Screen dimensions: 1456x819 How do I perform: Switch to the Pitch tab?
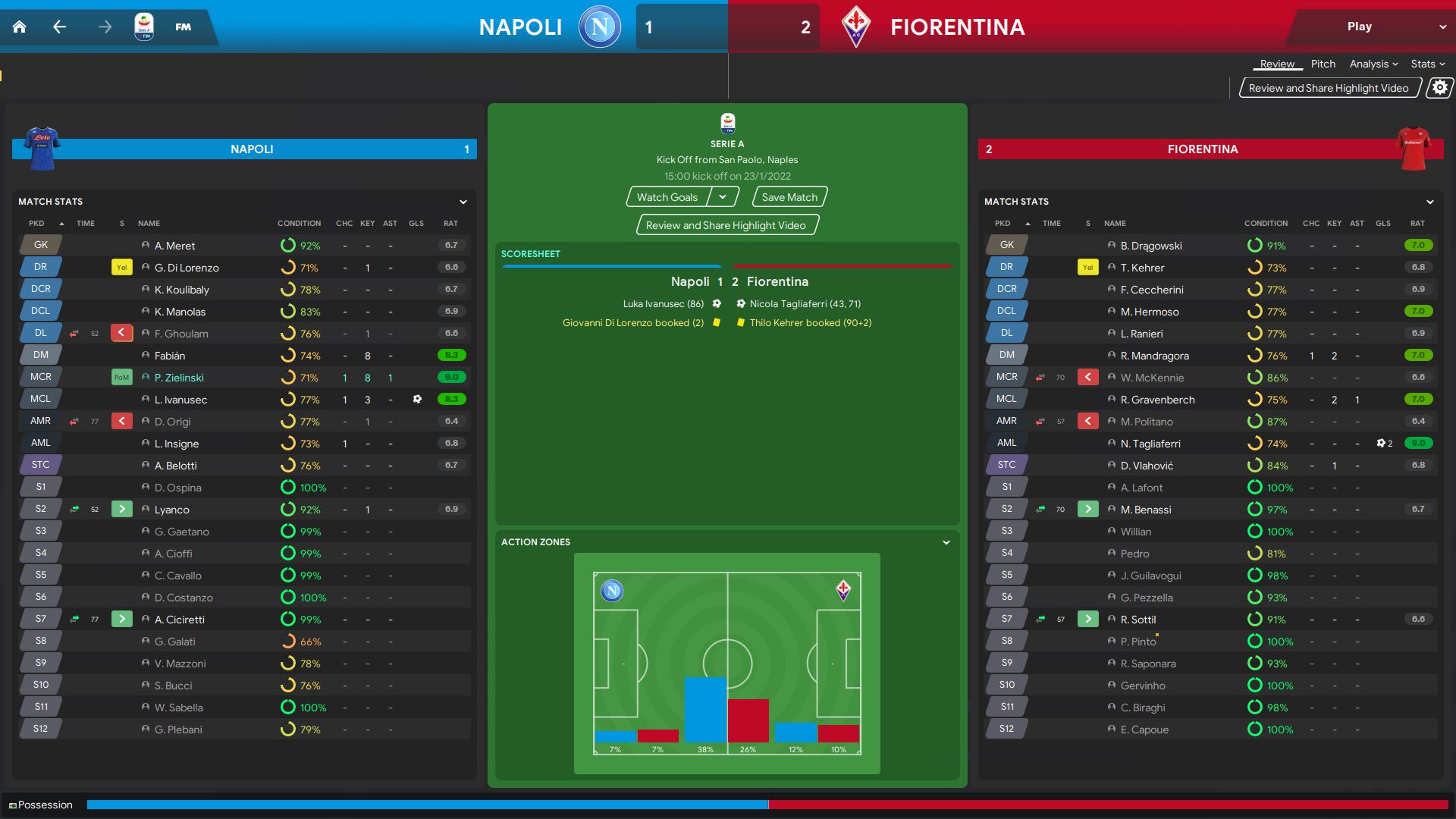click(x=1323, y=64)
